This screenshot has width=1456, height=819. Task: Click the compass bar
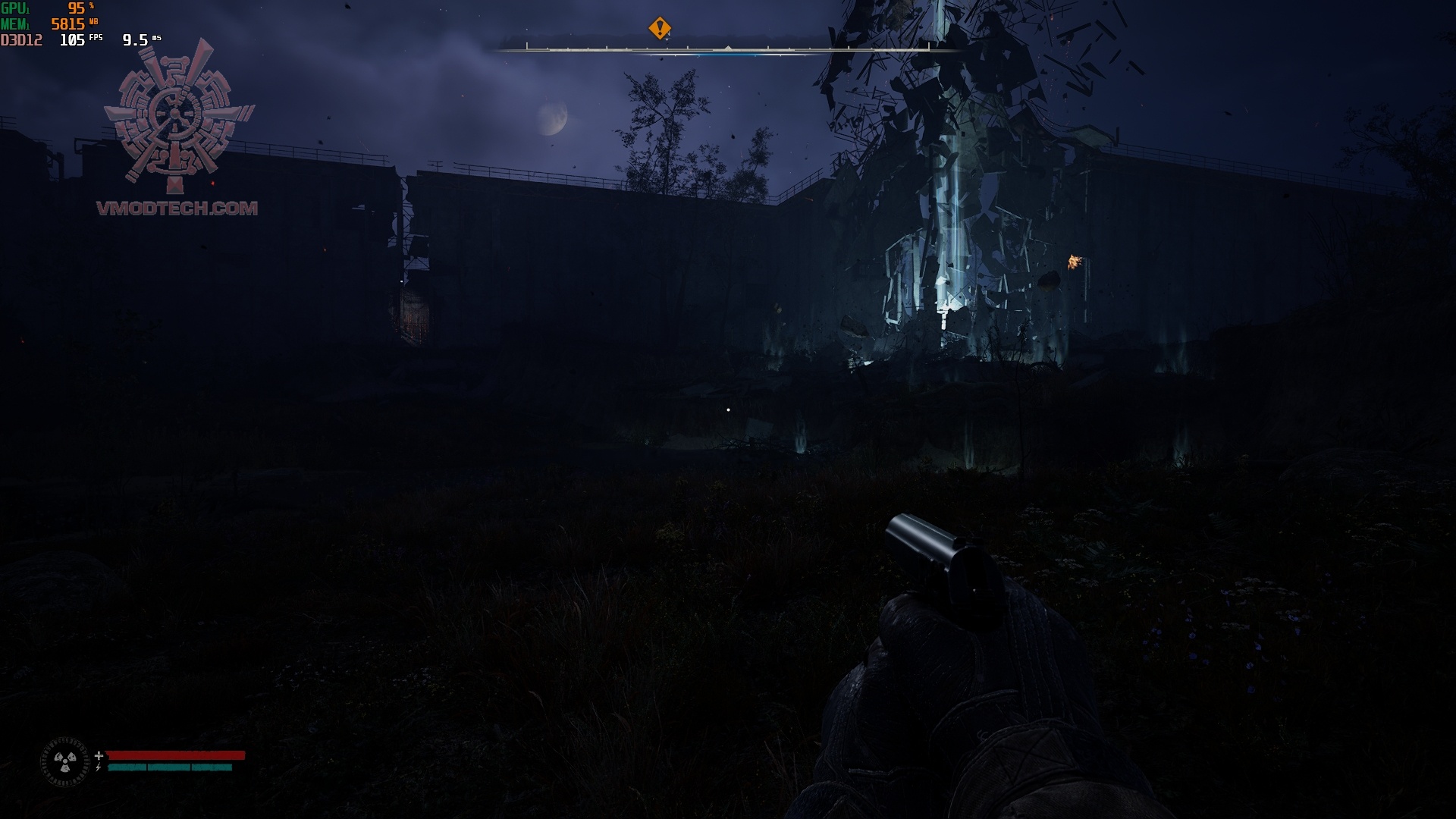(x=727, y=49)
